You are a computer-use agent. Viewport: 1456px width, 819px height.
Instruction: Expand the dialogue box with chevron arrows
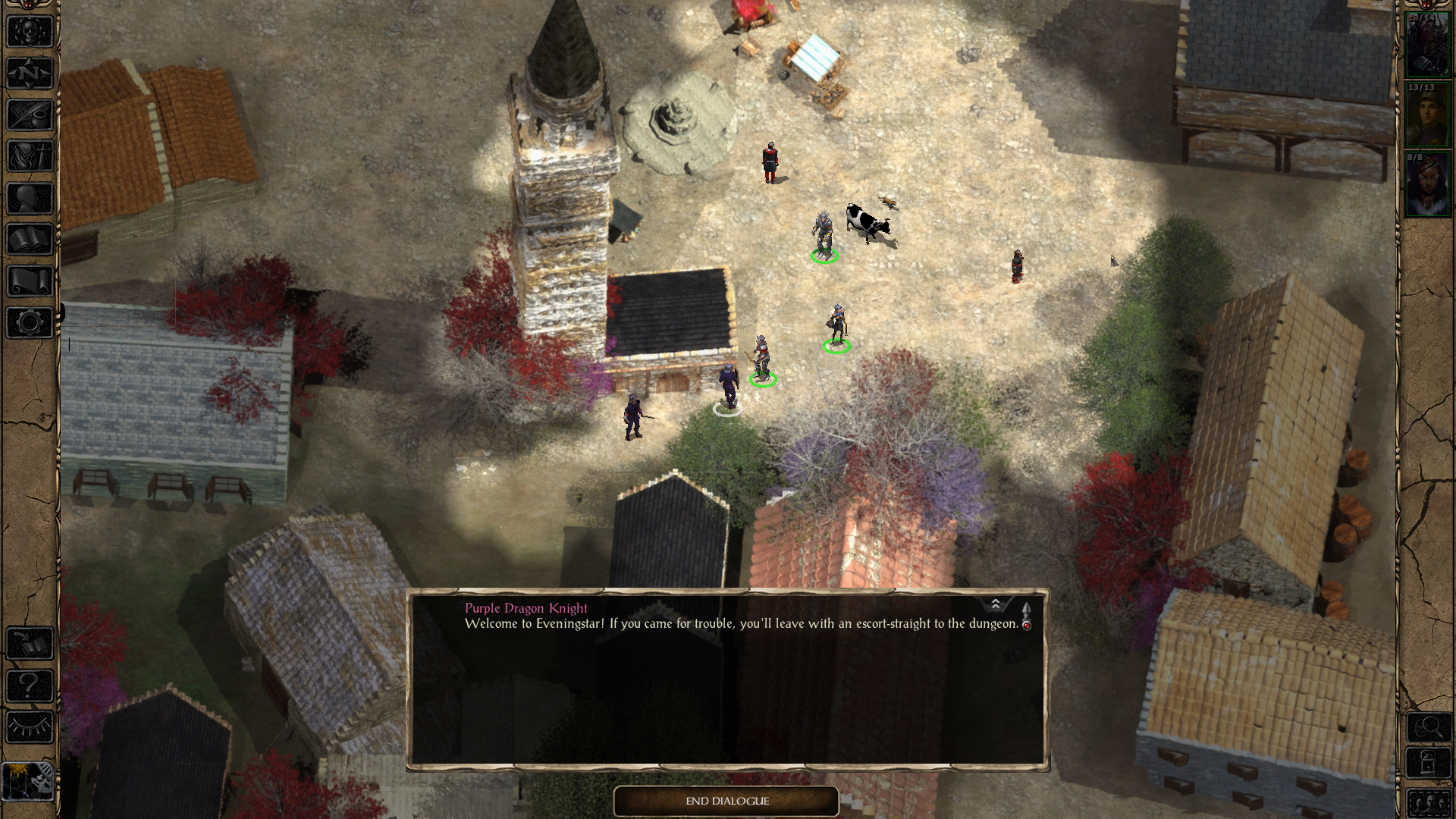point(995,604)
